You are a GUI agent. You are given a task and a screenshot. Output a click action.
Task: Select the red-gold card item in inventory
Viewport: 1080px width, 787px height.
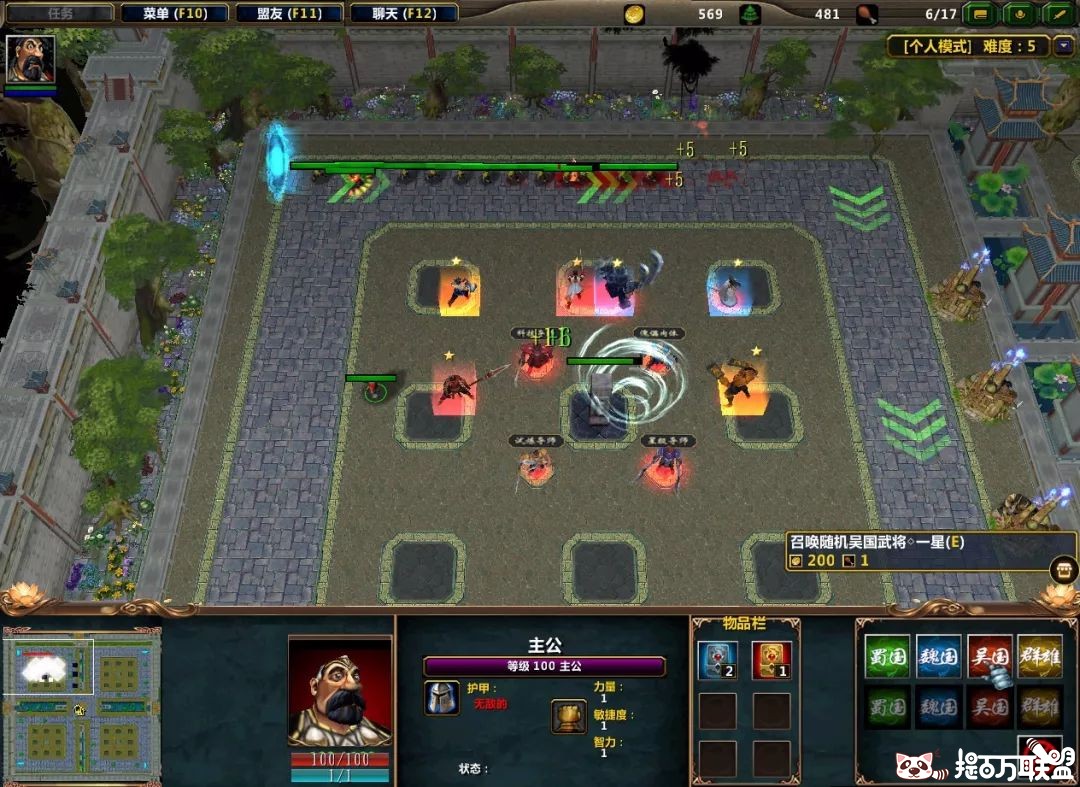pos(771,661)
